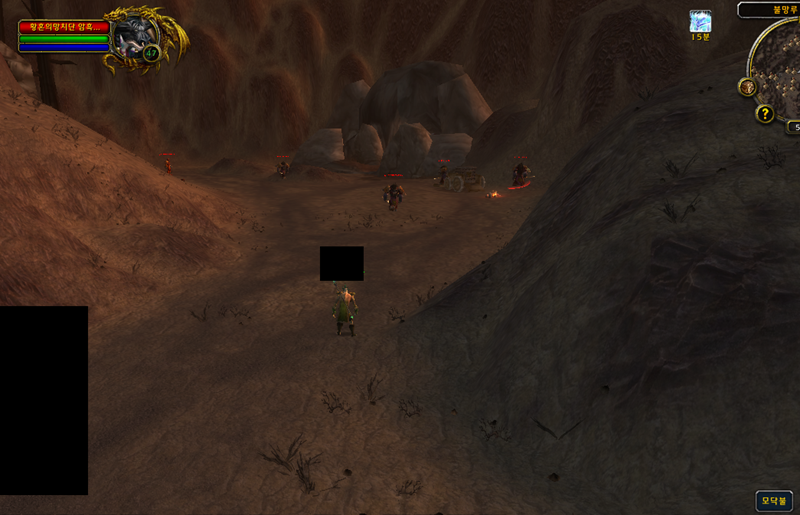Viewport: 800px width, 515px height.
Task: Select the icy buff icon with 15분 timer
Action: pos(700,21)
